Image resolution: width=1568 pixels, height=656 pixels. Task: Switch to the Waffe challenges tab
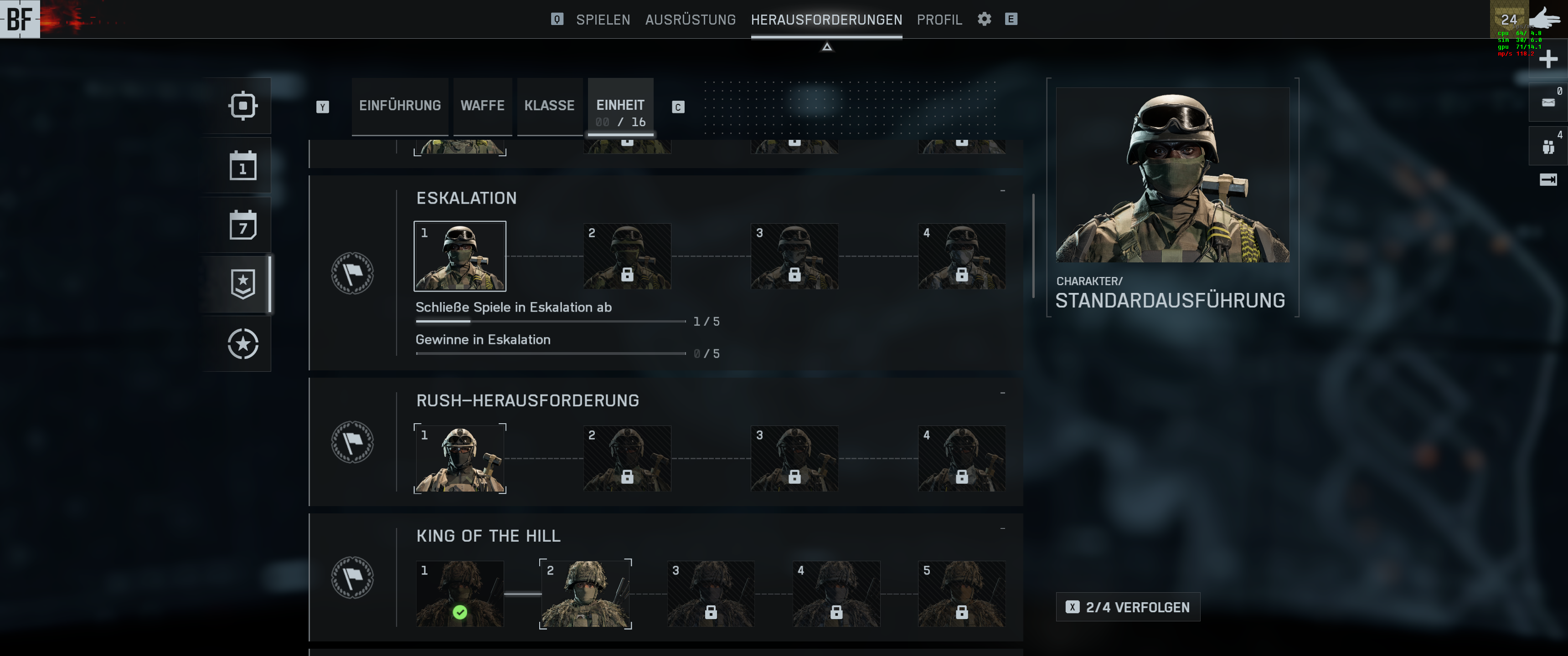click(x=482, y=106)
